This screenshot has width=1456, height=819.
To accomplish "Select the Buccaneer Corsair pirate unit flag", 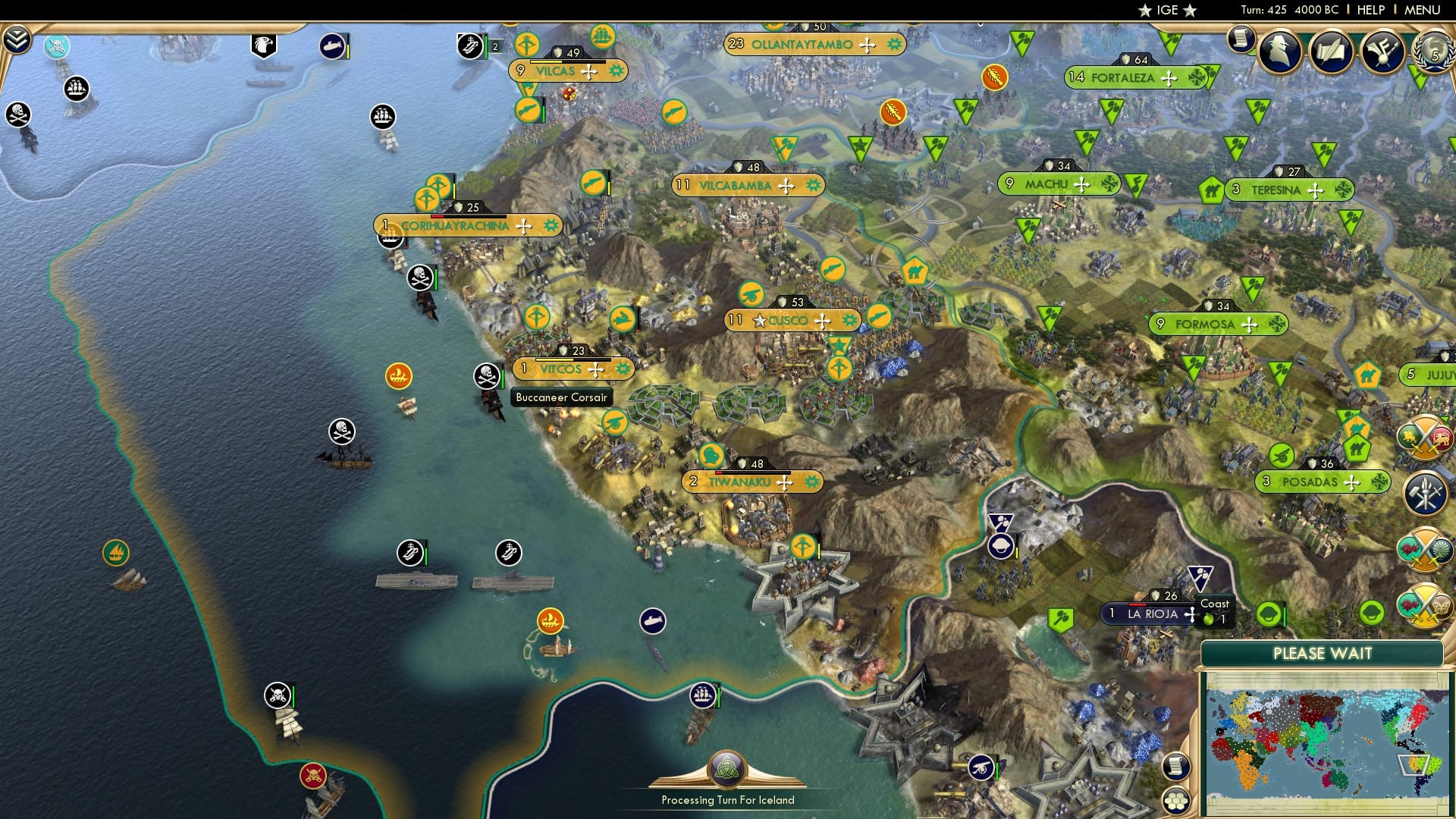I will pyautogui.click(x=486, y=374).
